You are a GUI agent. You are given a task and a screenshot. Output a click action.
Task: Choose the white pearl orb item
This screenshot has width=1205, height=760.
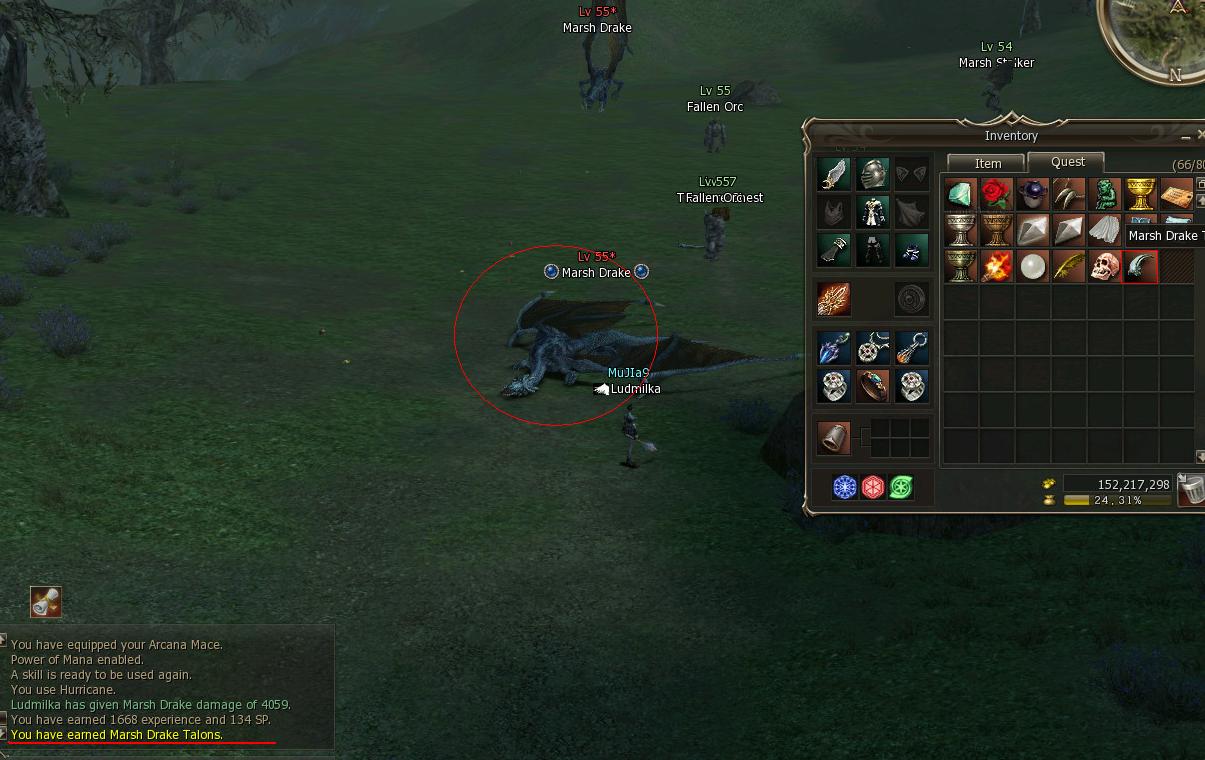[x=1032, y=267]
